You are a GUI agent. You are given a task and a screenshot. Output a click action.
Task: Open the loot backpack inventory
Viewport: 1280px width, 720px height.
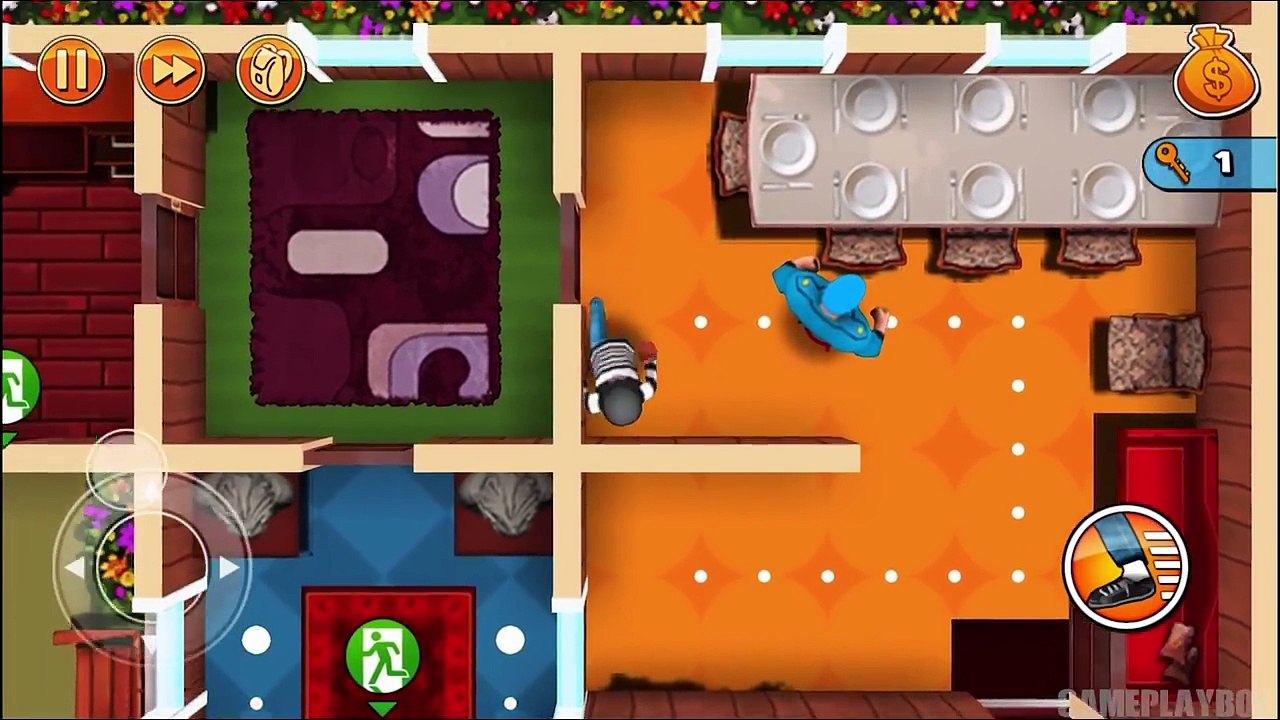270,69
